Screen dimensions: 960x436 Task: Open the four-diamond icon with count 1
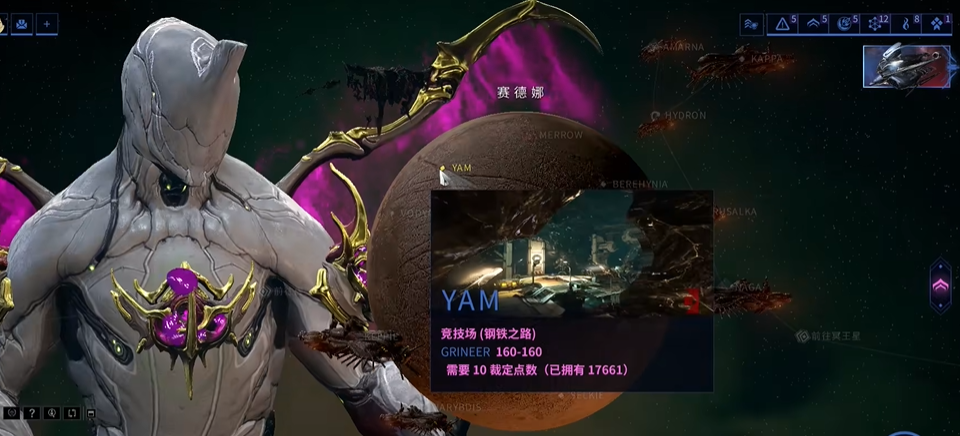(x=938, y=23)
